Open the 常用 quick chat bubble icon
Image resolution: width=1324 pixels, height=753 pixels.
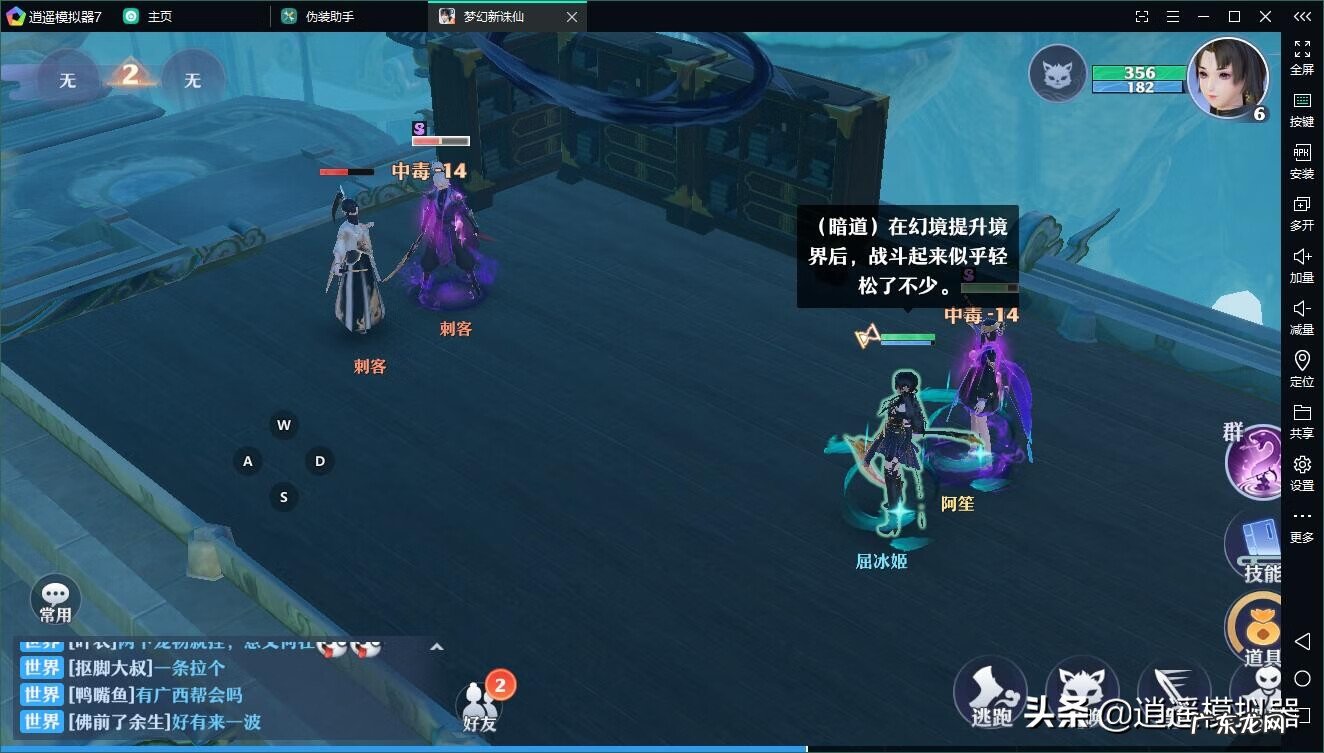coord(55,597)
